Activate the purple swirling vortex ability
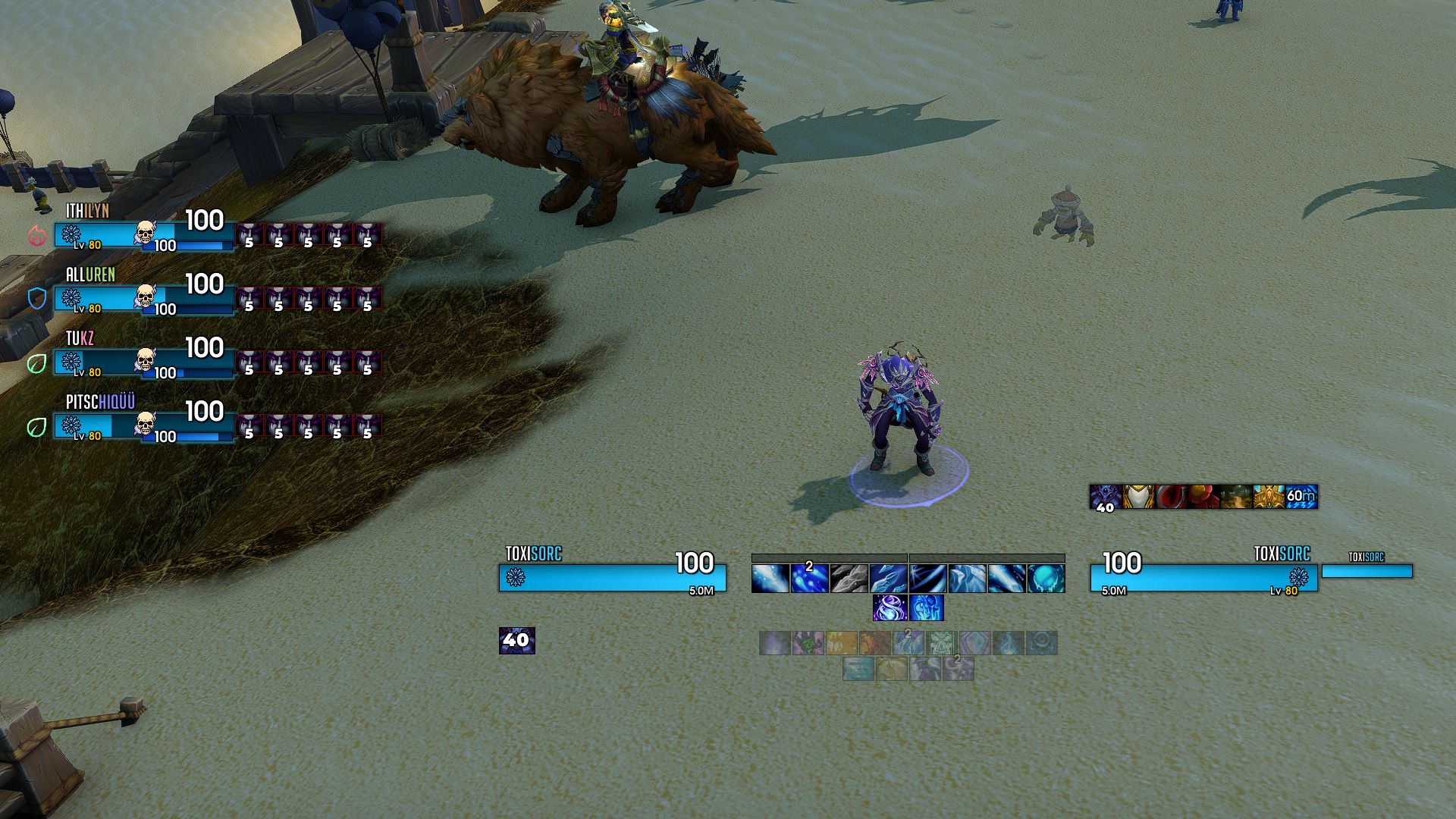This screenshot has height=819, width=1456. [889, 608]
